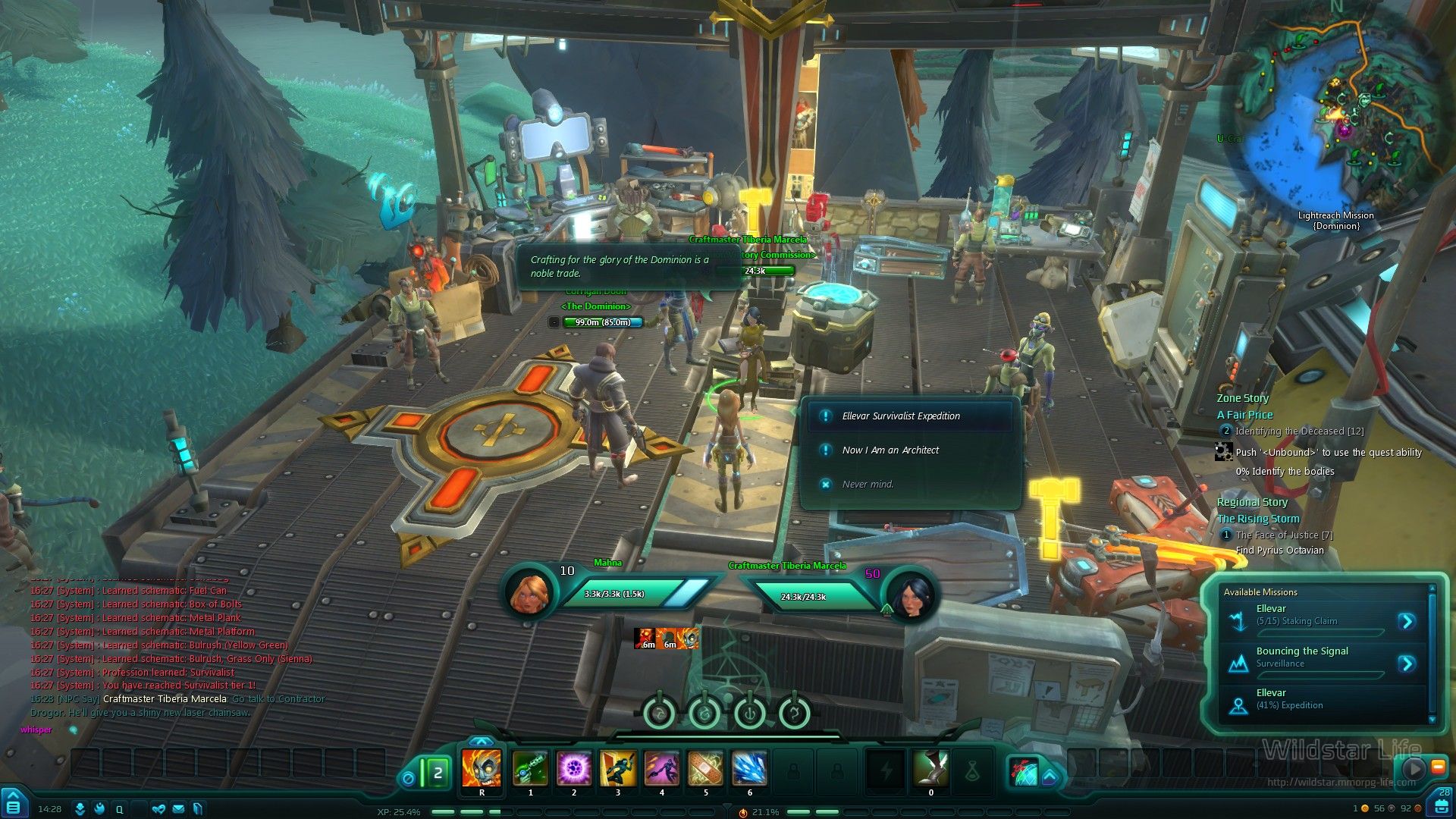
Task: Trigger the bandage heal ability in slot 5
Action: coord(705,768)
